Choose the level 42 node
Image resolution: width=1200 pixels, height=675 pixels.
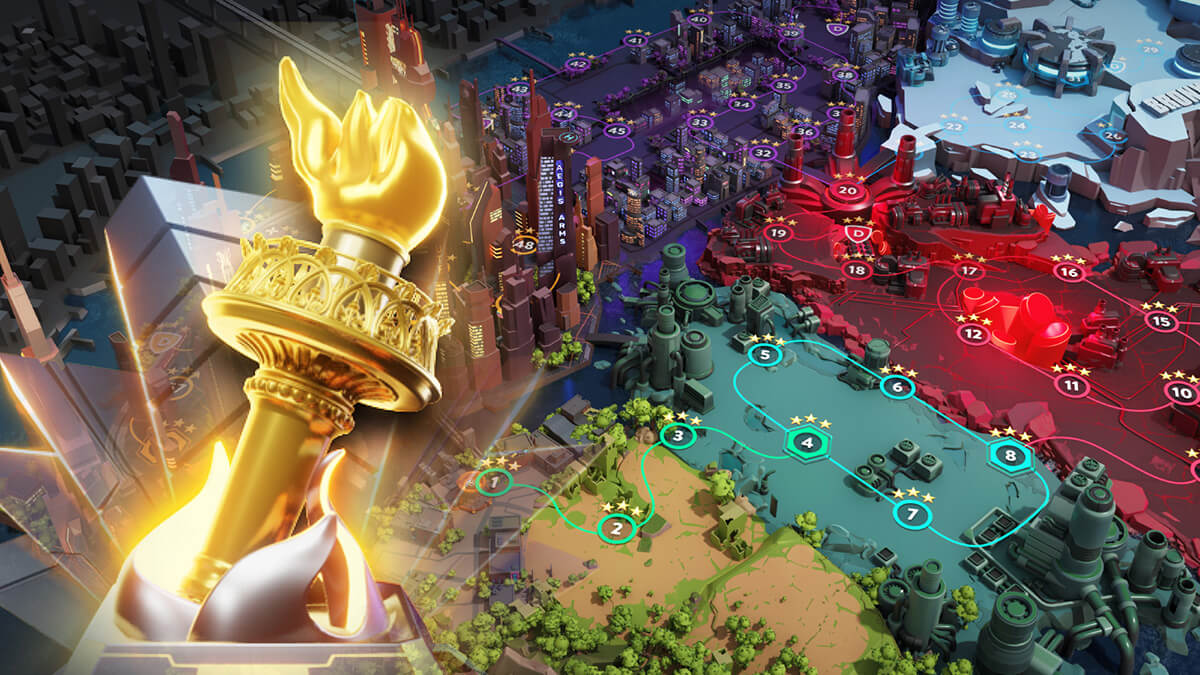[x=578, y=65]
